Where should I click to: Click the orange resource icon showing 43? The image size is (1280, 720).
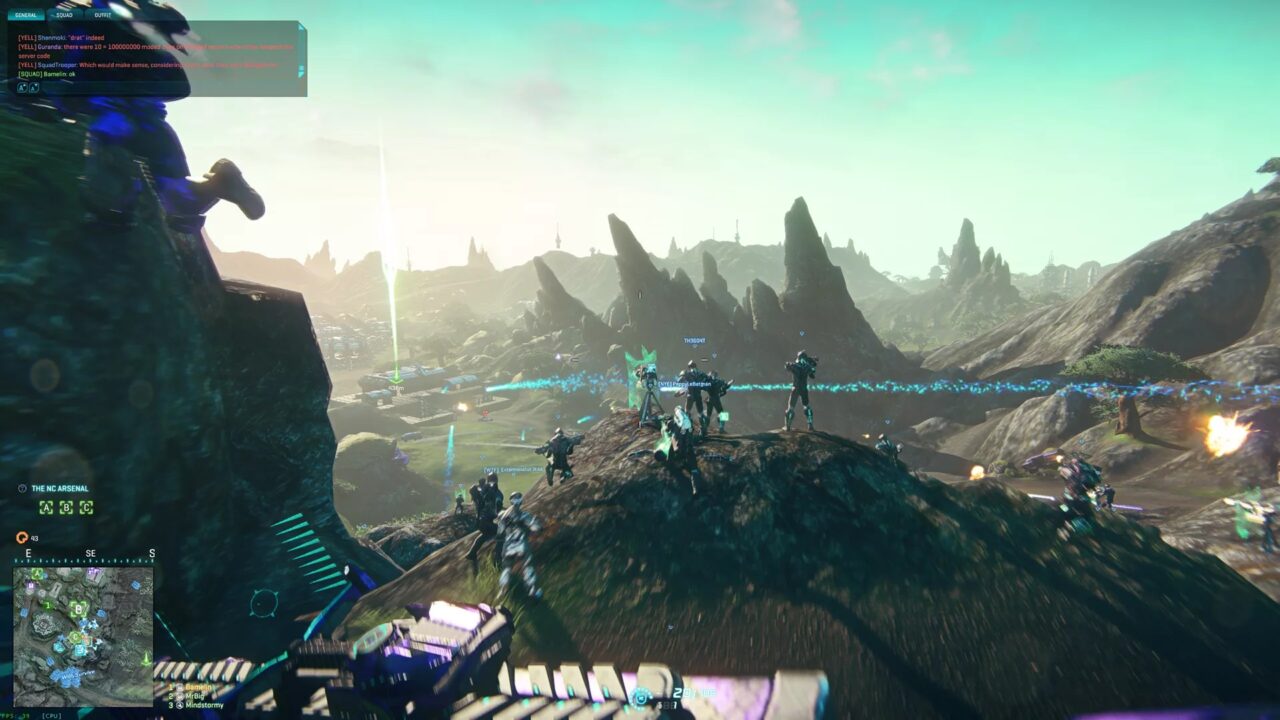(22, 538)
